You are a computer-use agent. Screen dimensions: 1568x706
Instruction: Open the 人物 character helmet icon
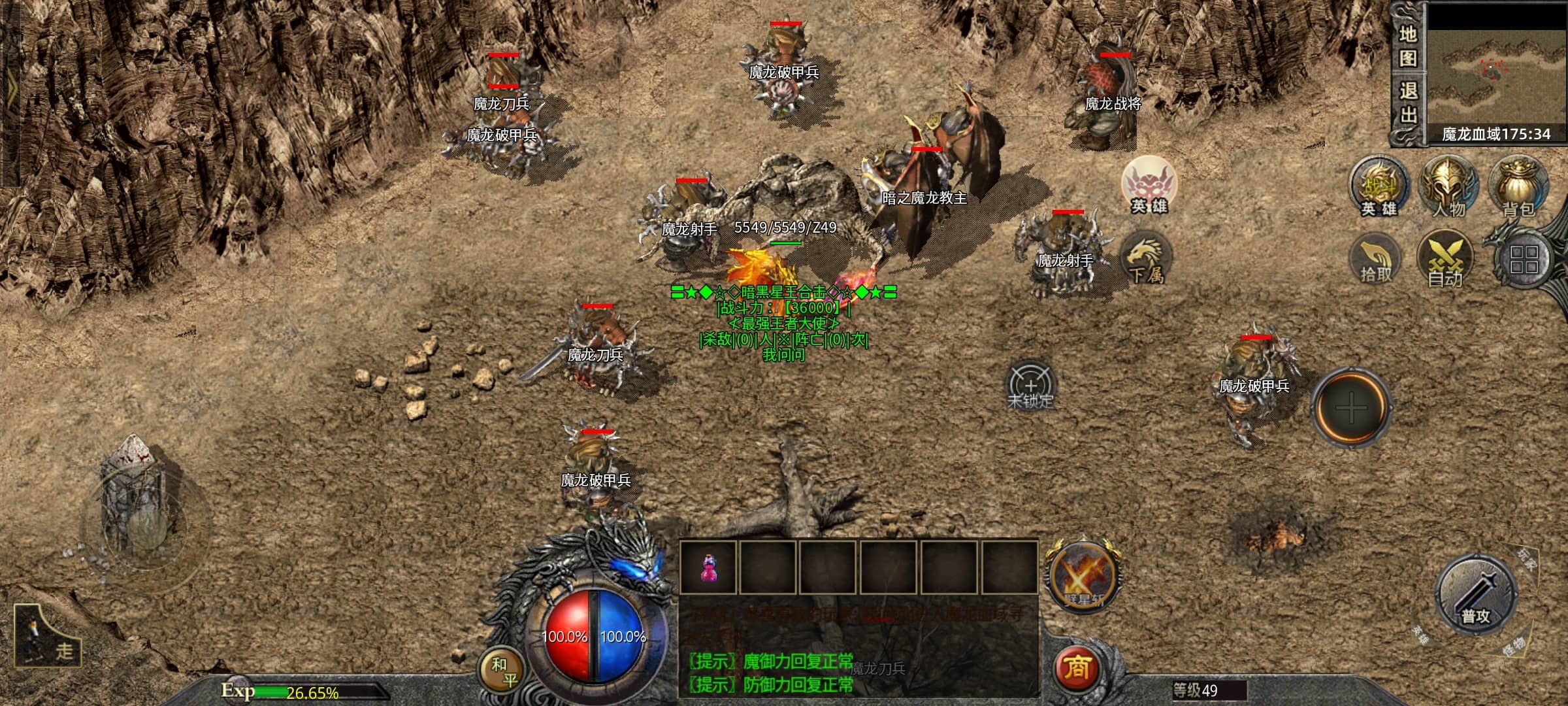pos(1448,186)
